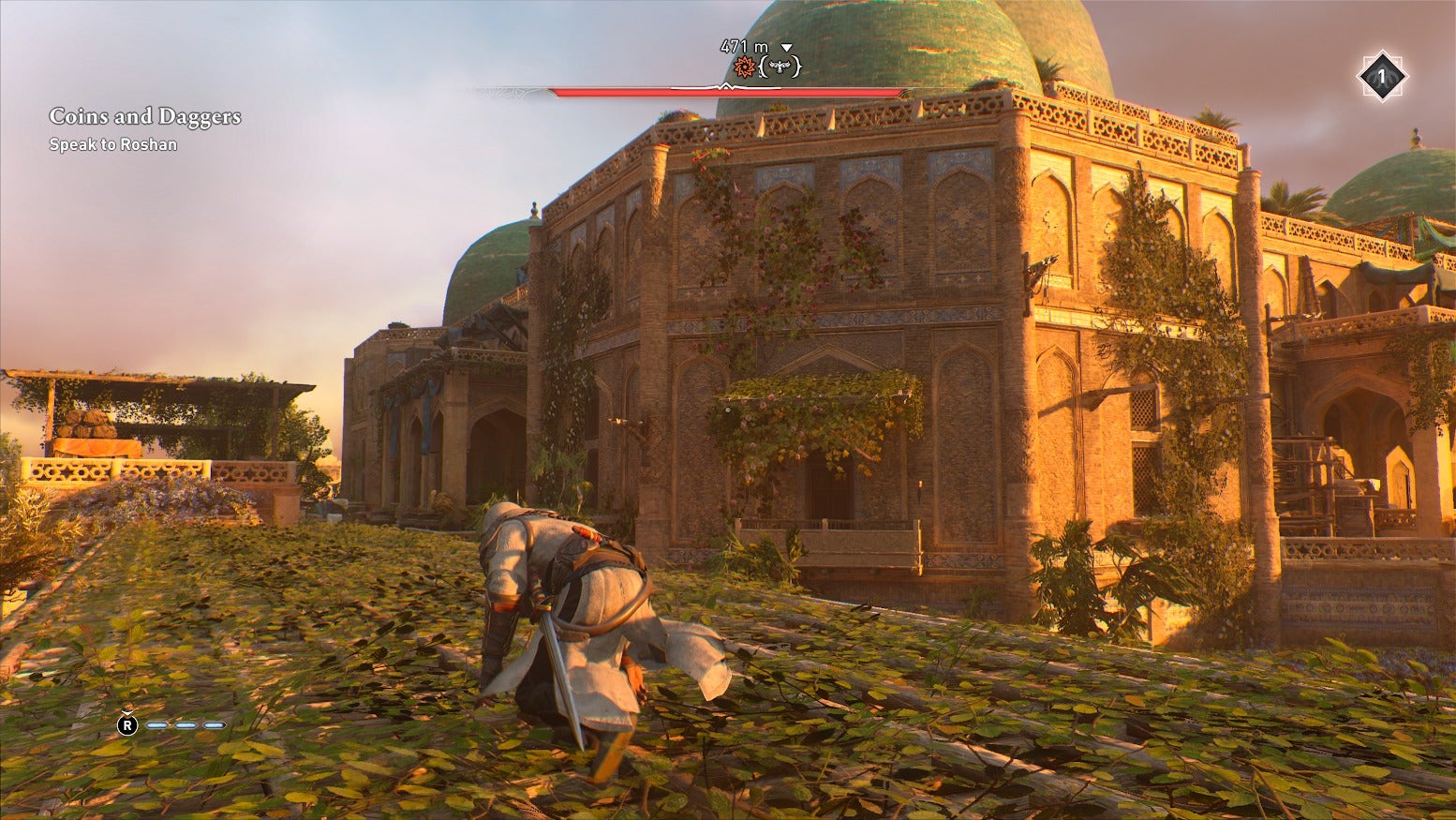Click the Speak to Roshan objective text
This screenshot has height=820, width=1456.
tap(113, 145)
